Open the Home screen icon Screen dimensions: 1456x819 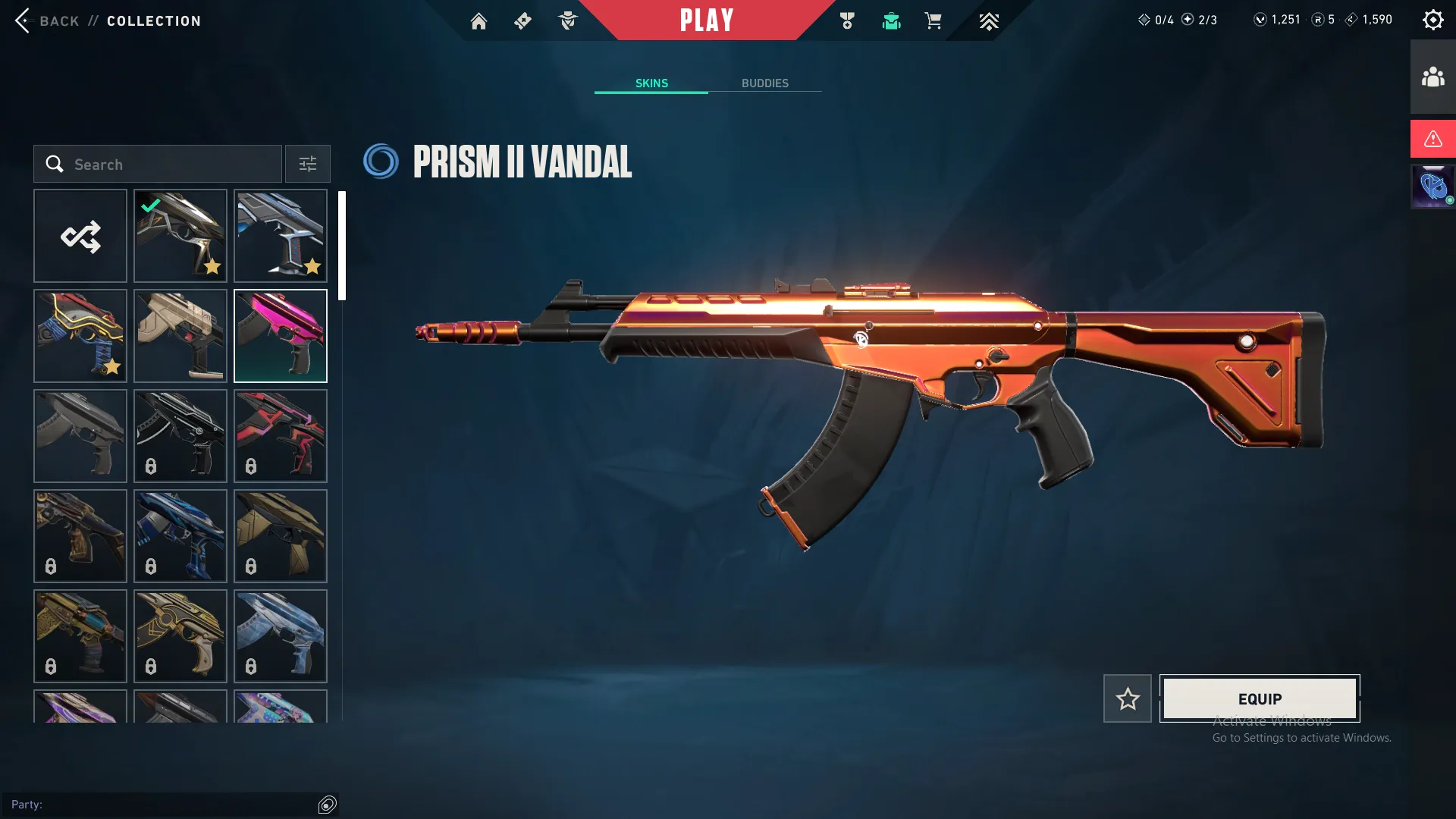coord(479,20)
